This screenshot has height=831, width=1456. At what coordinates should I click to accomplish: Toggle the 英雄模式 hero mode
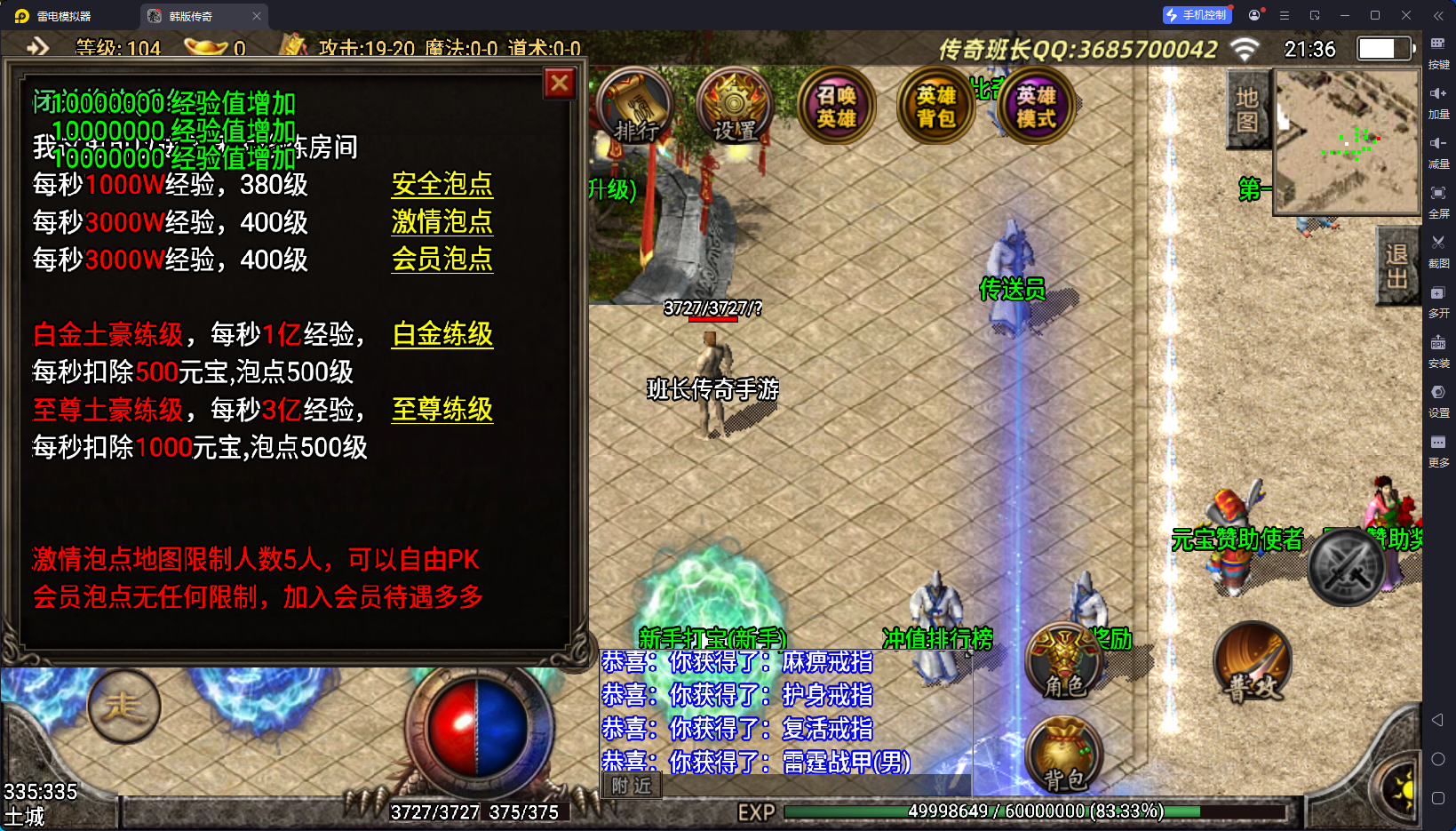[x=1036, y=107]
